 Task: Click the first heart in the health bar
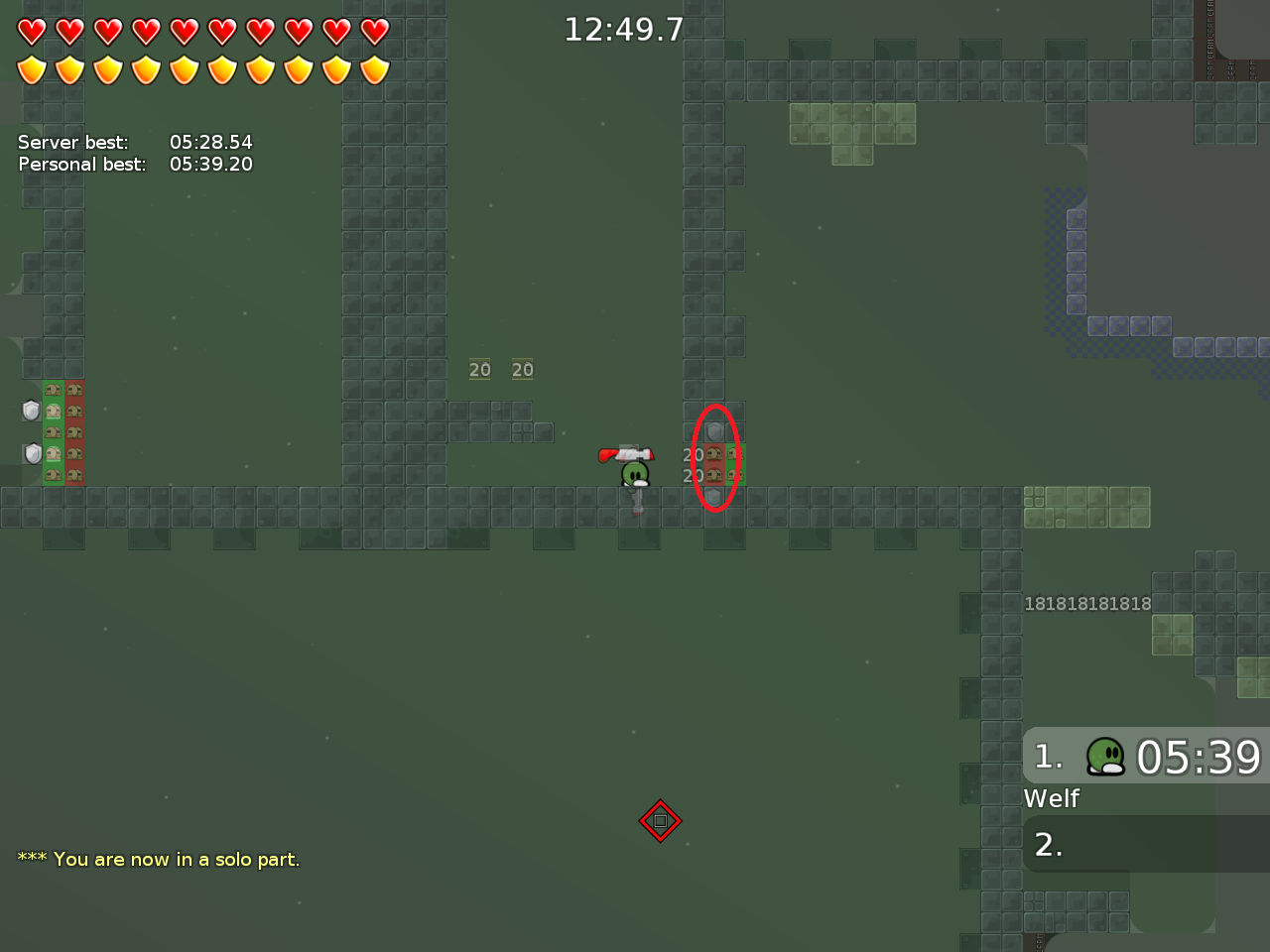pyautogui.click(x=33, y=31)
